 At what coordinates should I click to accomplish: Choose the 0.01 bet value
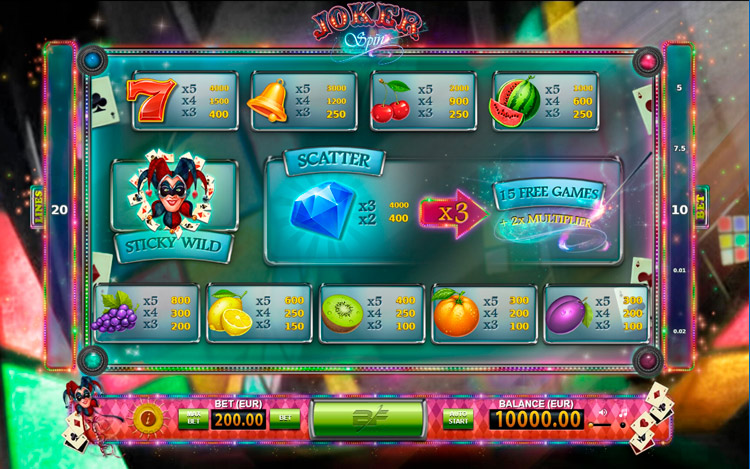679,270
